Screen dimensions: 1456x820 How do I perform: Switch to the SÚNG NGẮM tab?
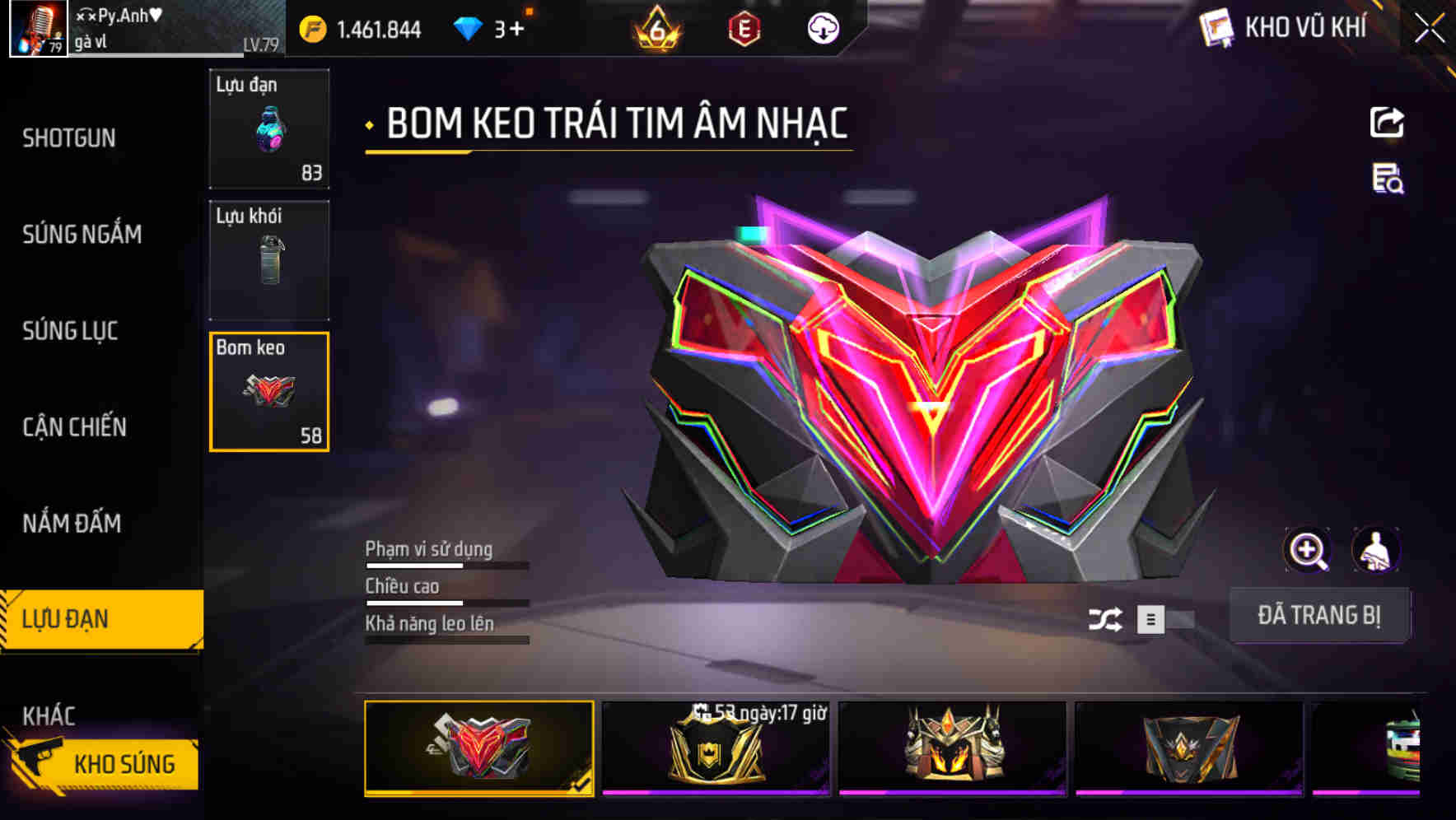tap(84, 235)
